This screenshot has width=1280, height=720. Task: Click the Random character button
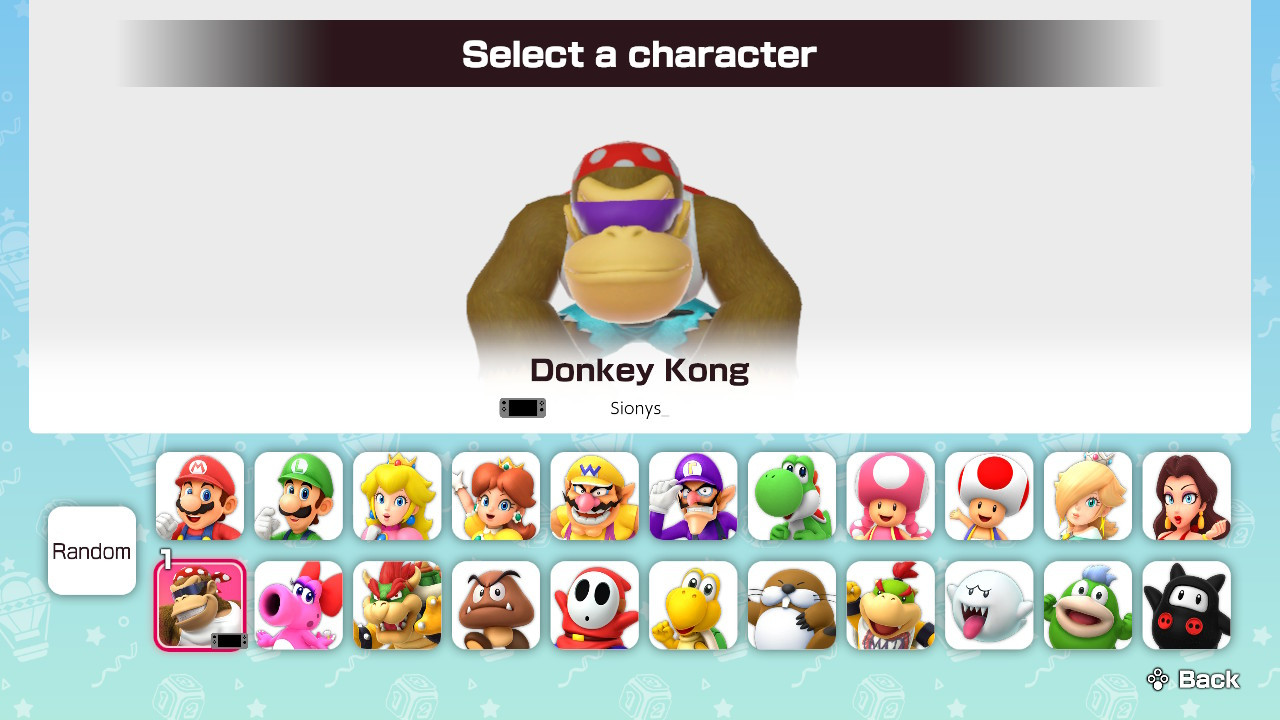point(91,551)
